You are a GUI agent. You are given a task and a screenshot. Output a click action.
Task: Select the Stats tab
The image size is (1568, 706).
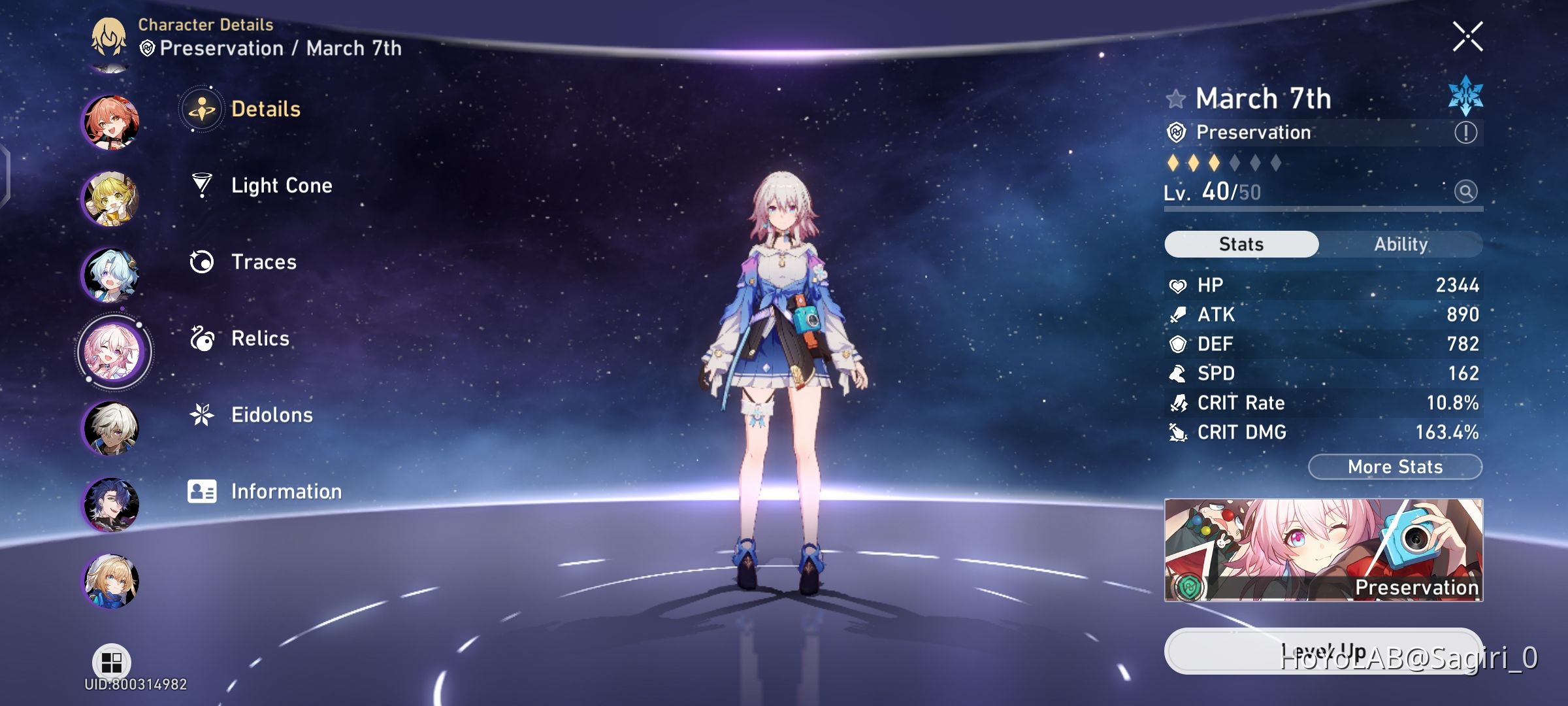click(1240, 244)
